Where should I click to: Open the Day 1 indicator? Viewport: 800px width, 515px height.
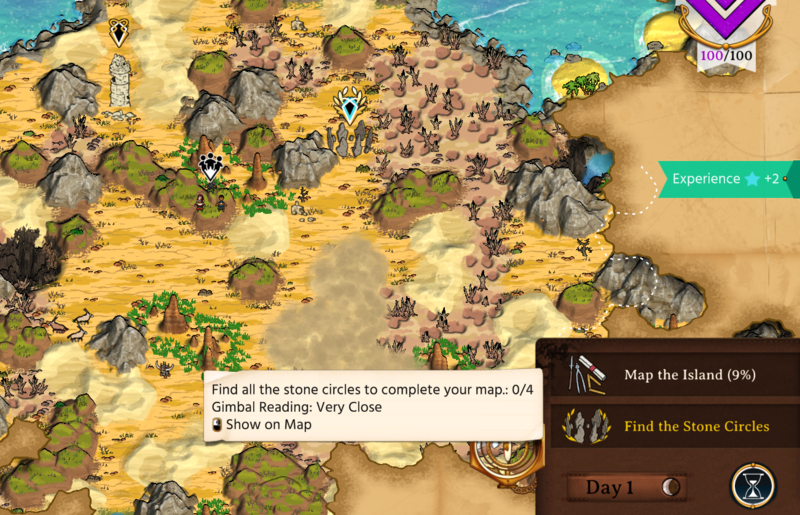tap(627, 487)
